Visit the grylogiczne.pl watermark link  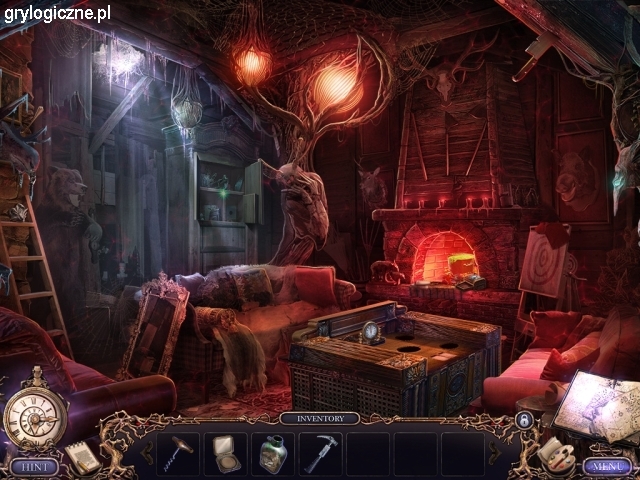57,13
